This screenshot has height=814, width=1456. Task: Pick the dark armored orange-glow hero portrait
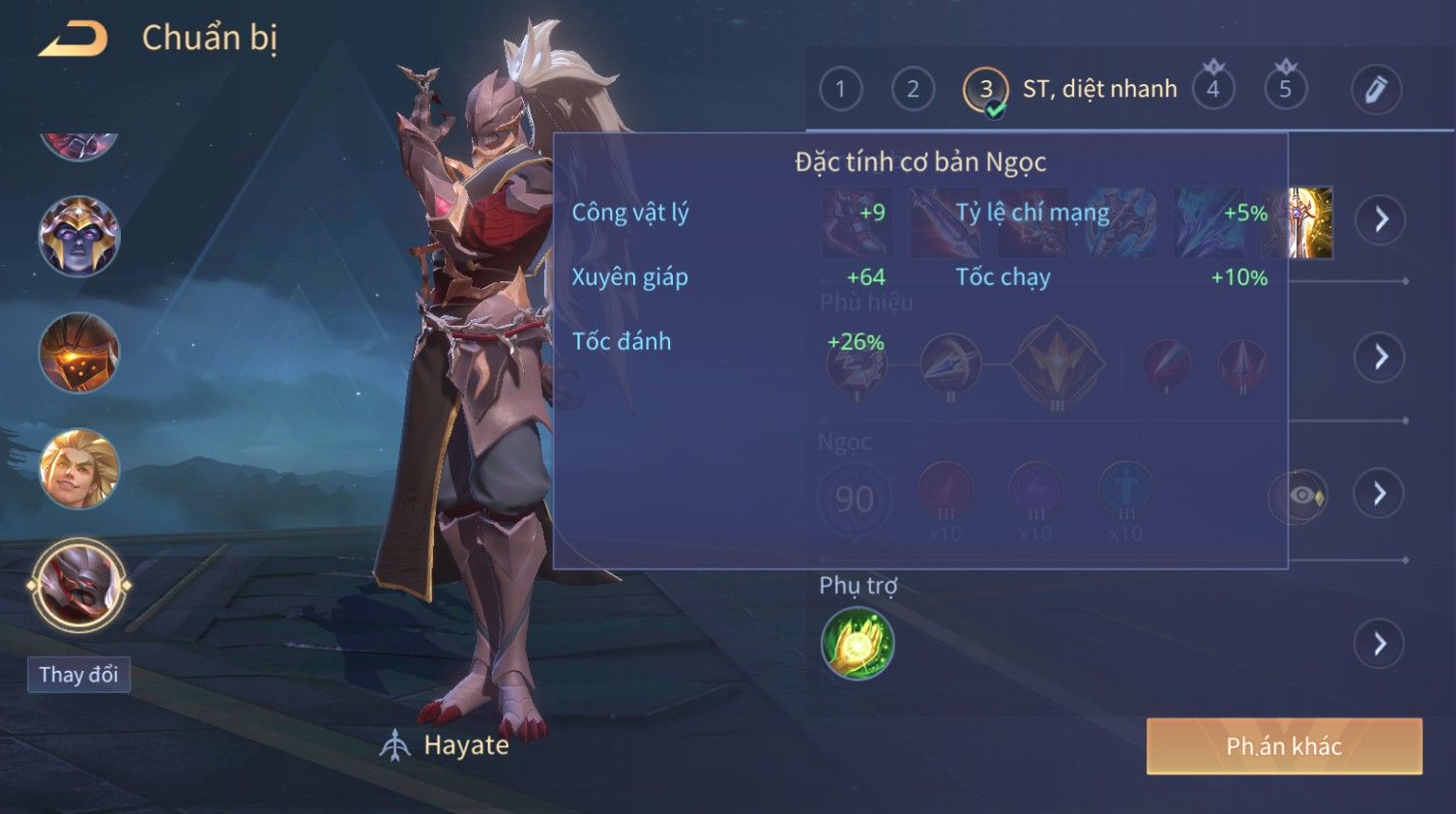(x=79, y=353)
